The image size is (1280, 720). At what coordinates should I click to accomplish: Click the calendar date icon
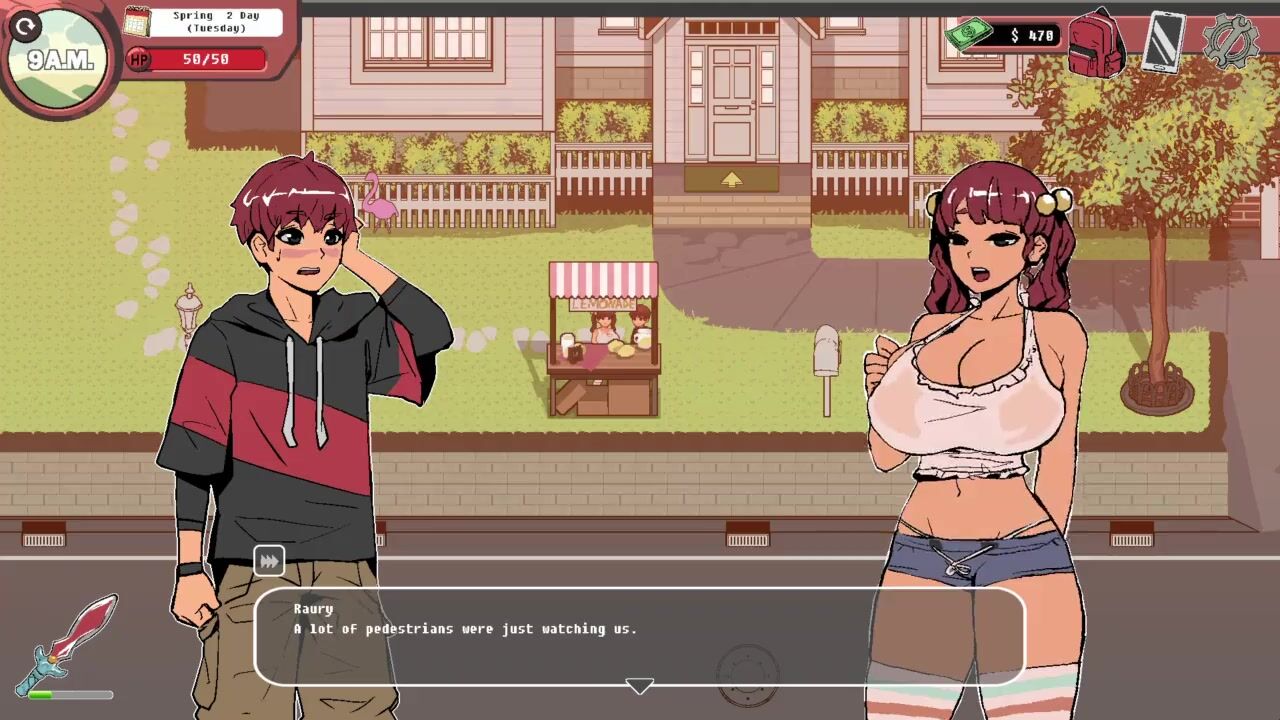pos(137,21)
